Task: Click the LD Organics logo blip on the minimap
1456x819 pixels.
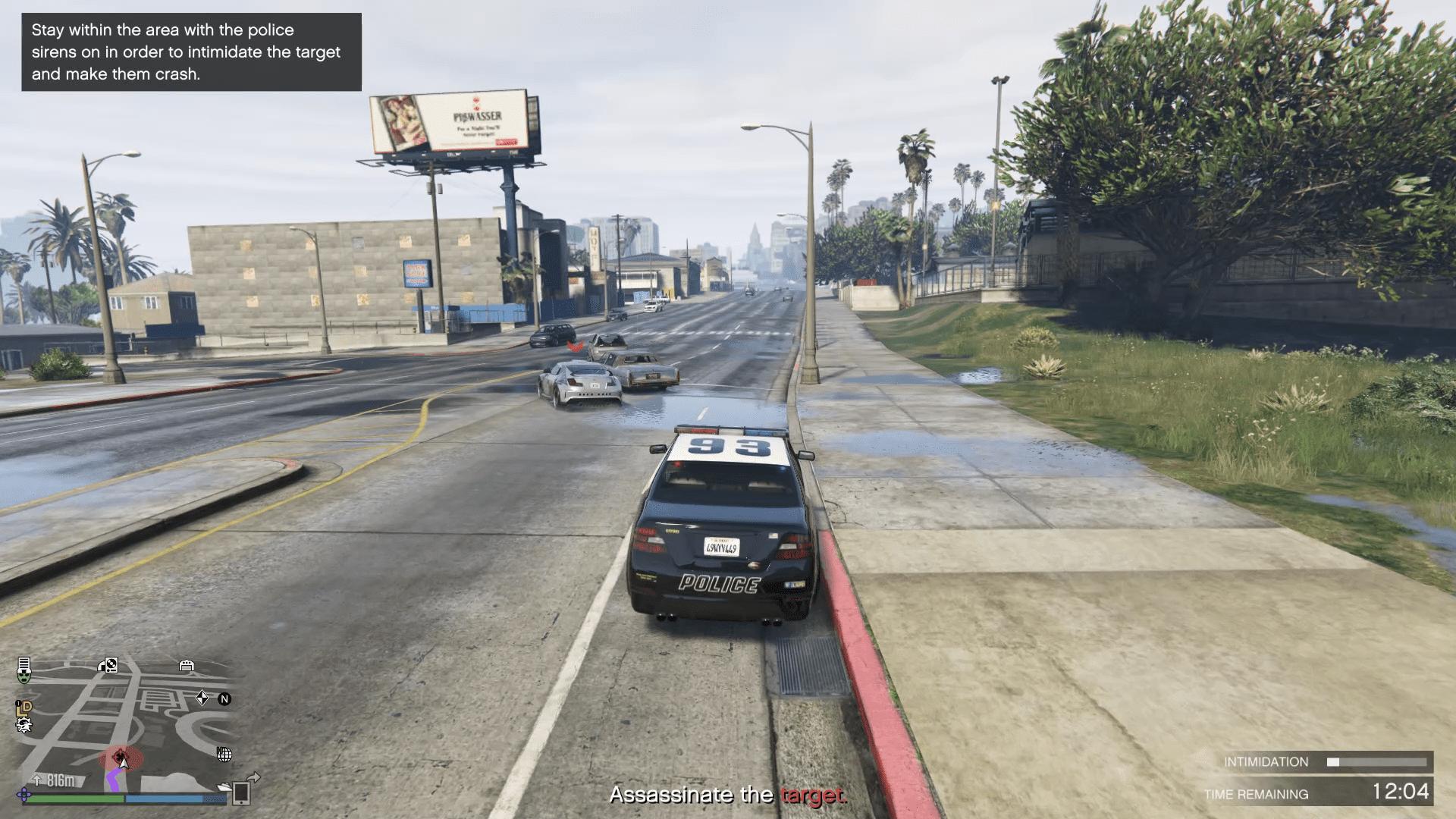Action: pos(24,708)
